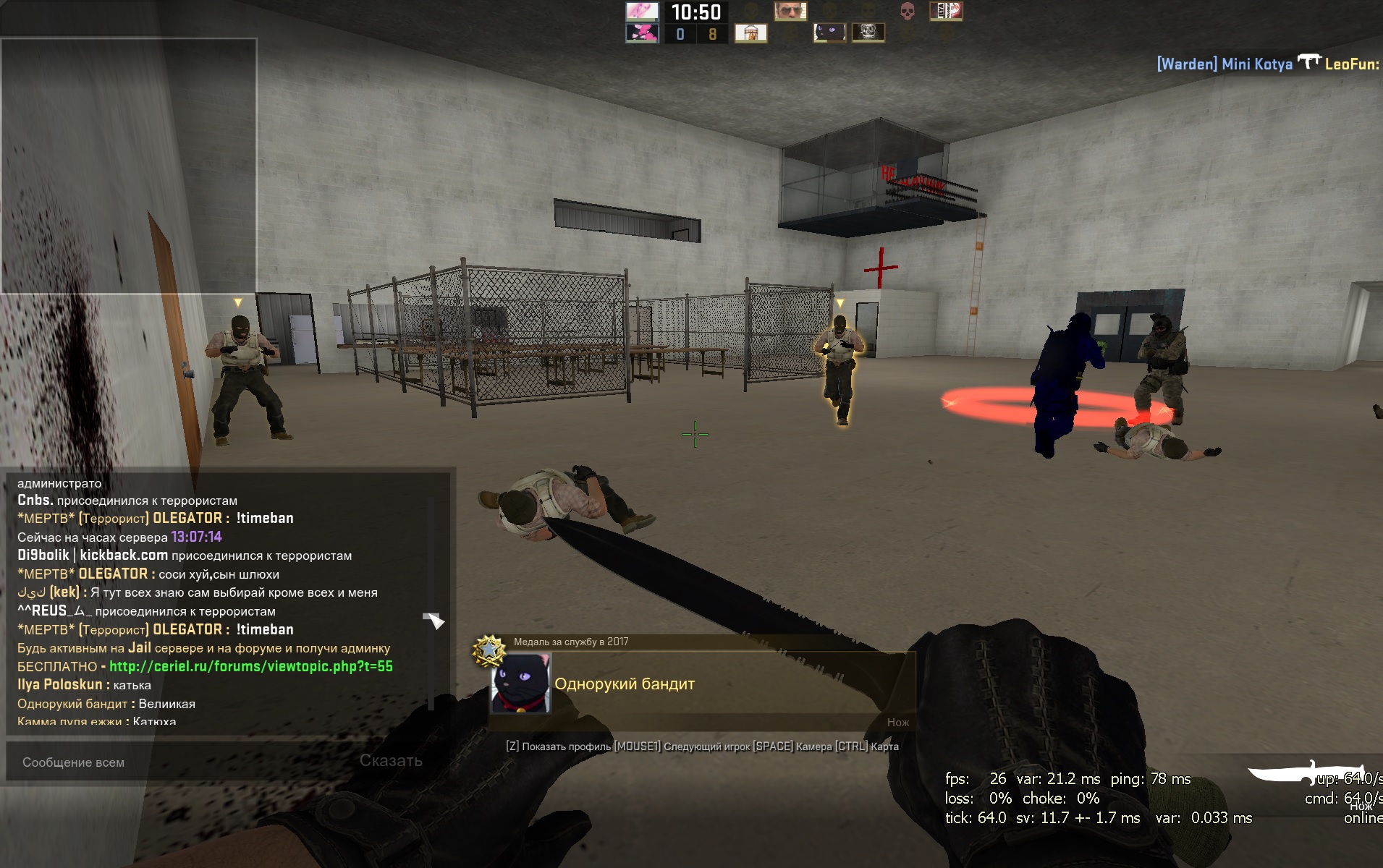
Task: Select the vodka bottle avatar in the scoreboard
Action: [750, 33]
